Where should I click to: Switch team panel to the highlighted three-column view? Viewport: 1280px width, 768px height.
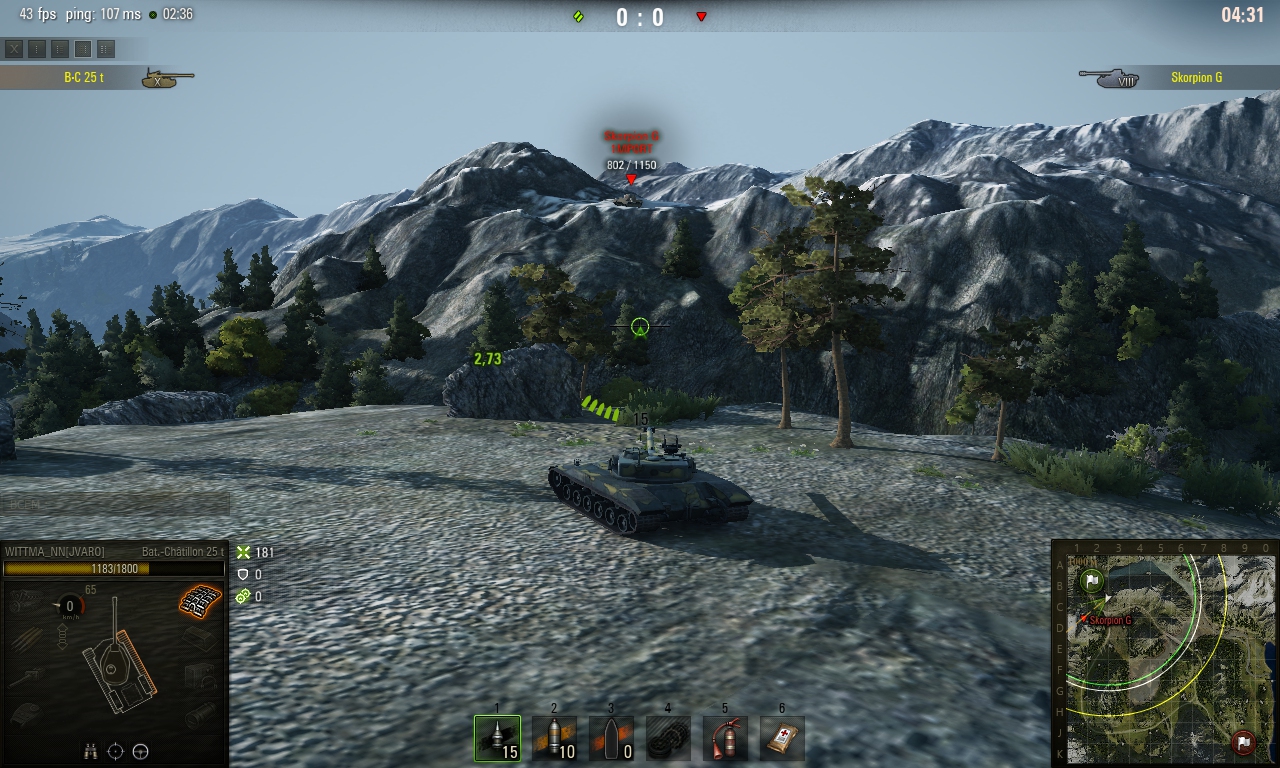(83, 48)
